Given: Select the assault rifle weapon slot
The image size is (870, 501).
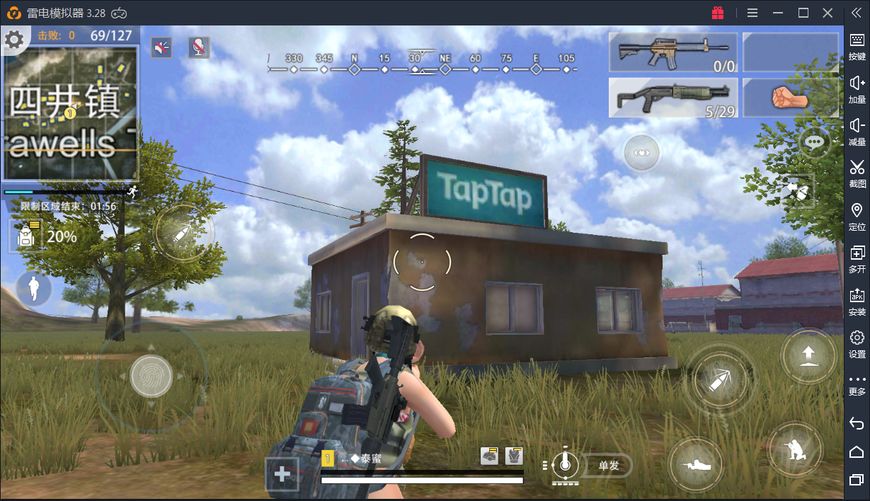Looking at the screenshot, I should 673,52.
